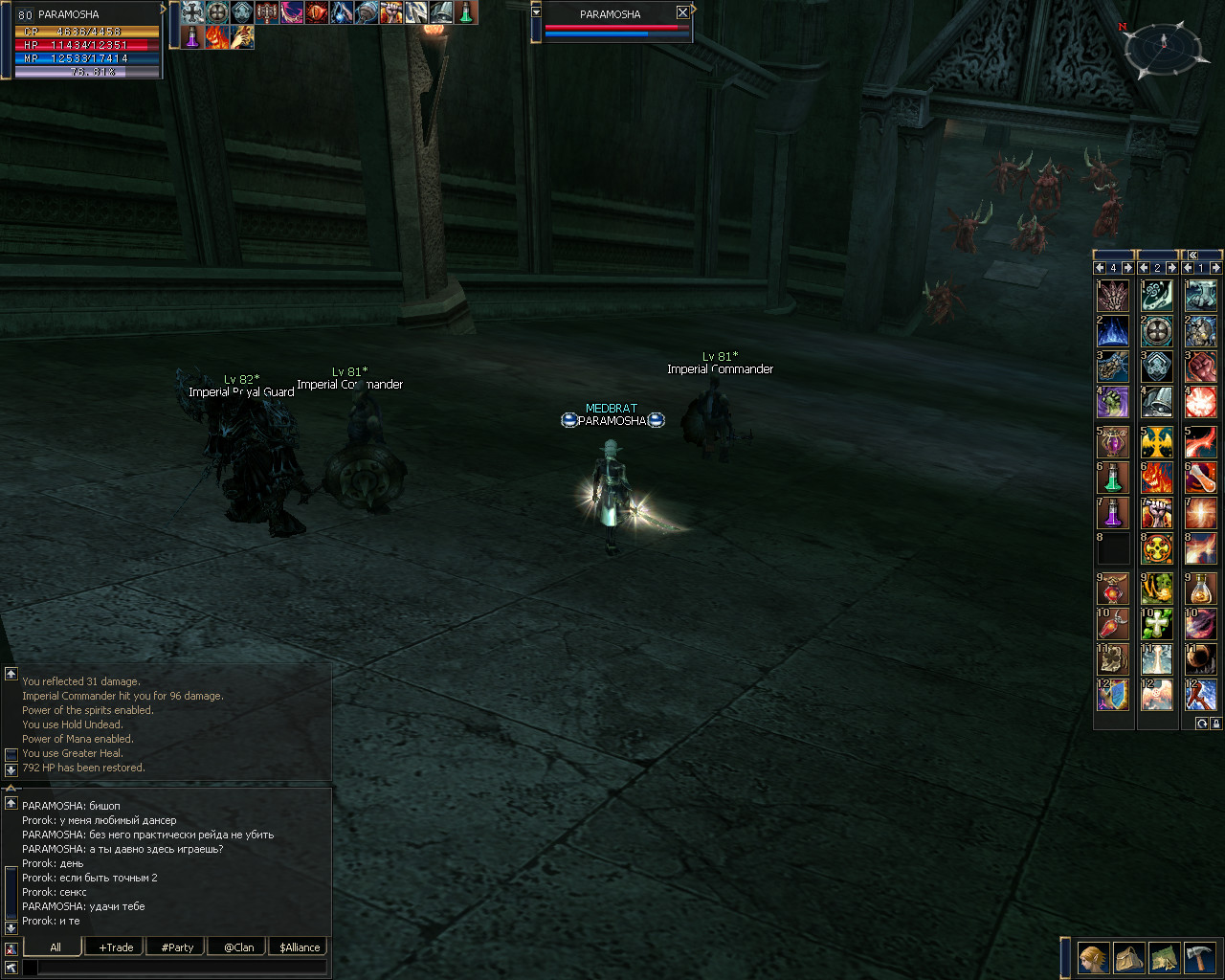1225x980 pixels.
Task: Select the All chat tab
Action: (55, 947)
